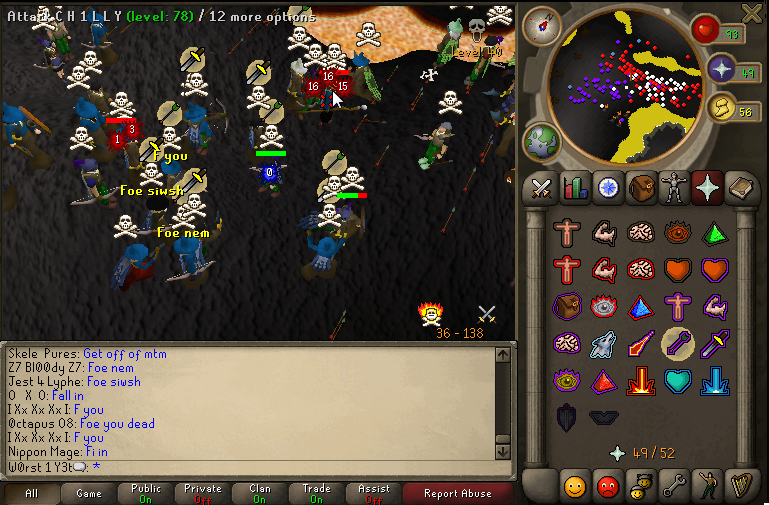
Task: Close the window with the X button
Action: 752,11
